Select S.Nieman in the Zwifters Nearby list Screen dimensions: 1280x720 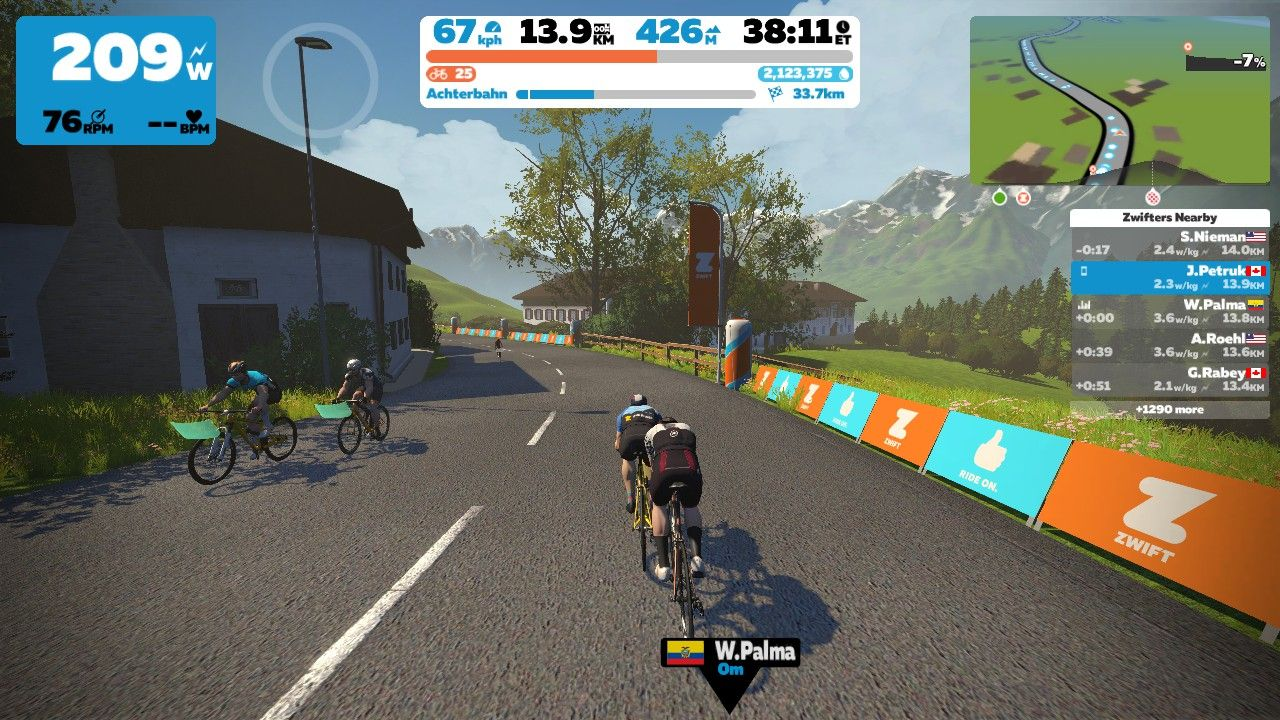pos(1169,244)
